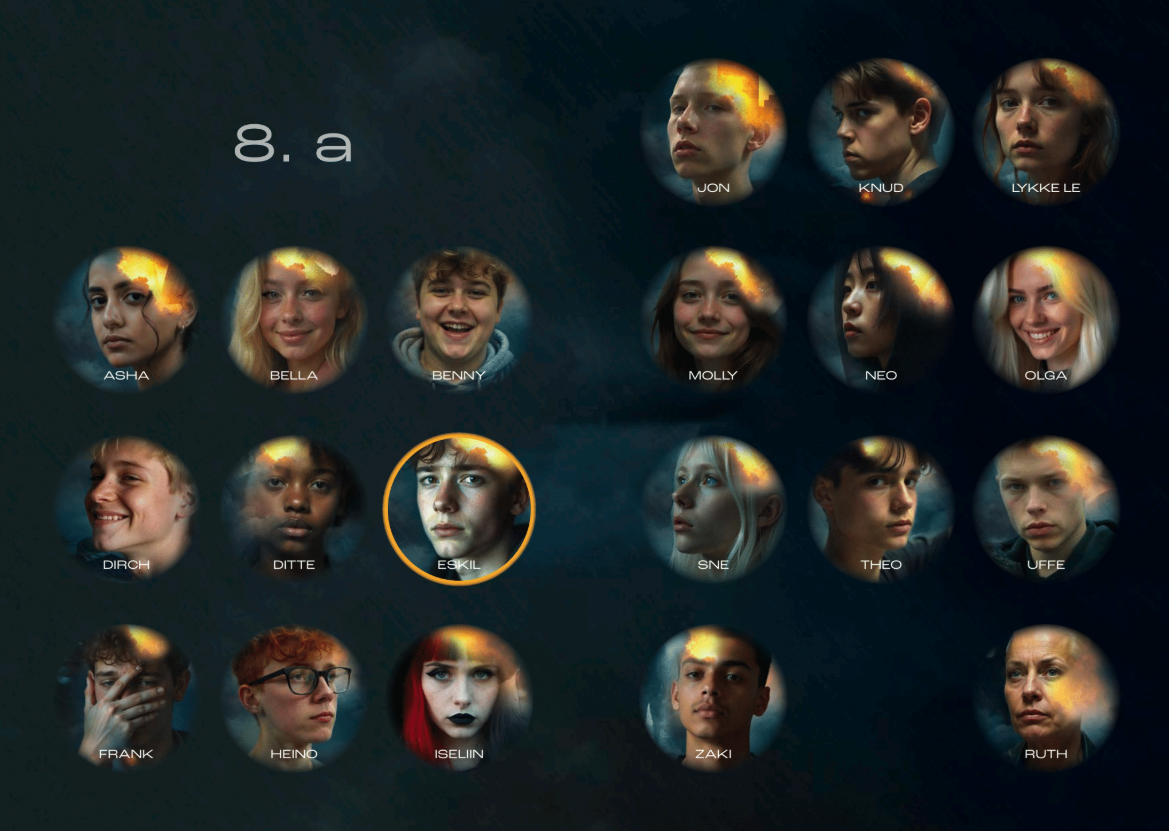
Task: Choose Jon from the class
Action: tap(713, 130)
